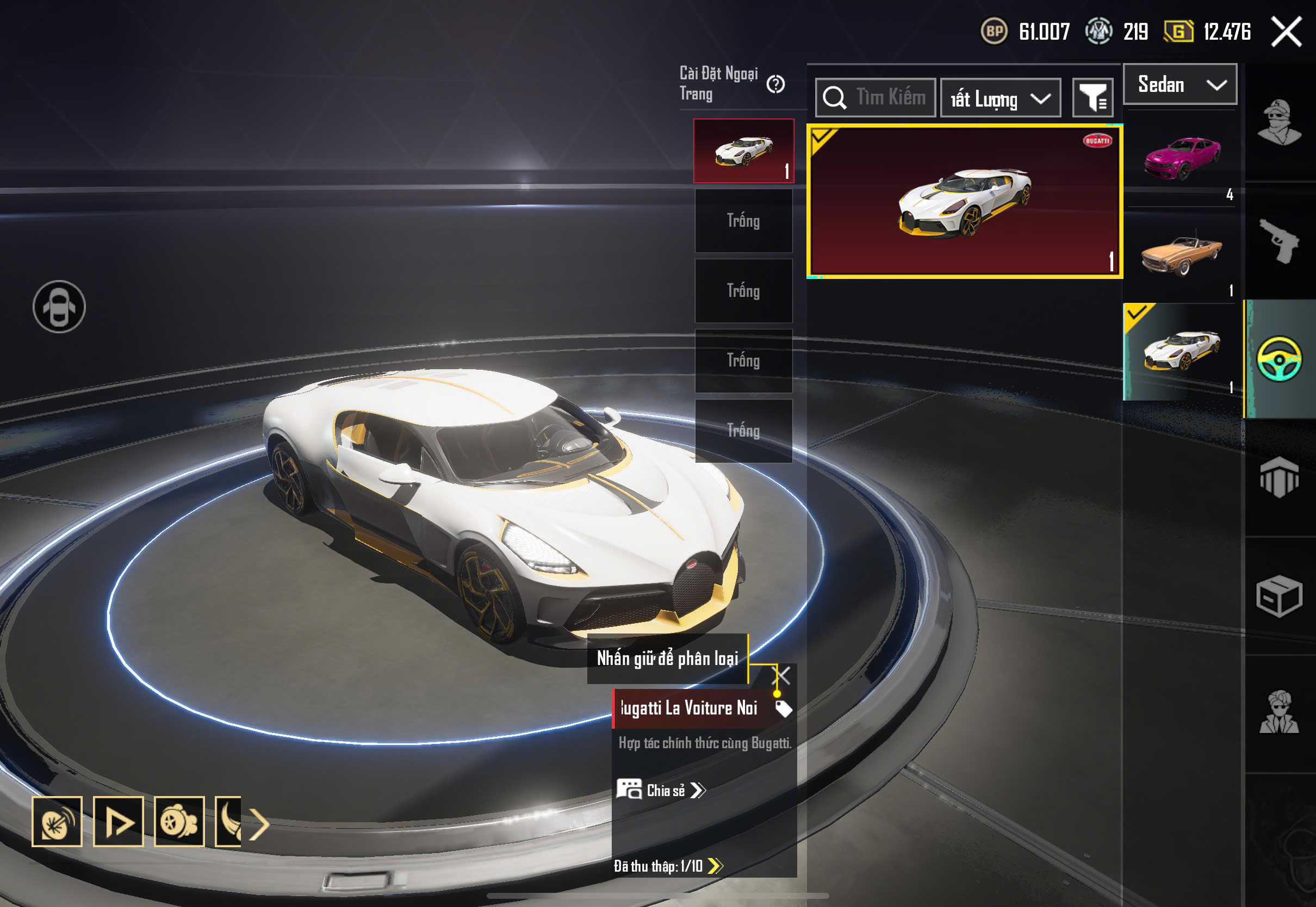
Task: Open the Đã thu thập collection link
Action: point(668,866)
